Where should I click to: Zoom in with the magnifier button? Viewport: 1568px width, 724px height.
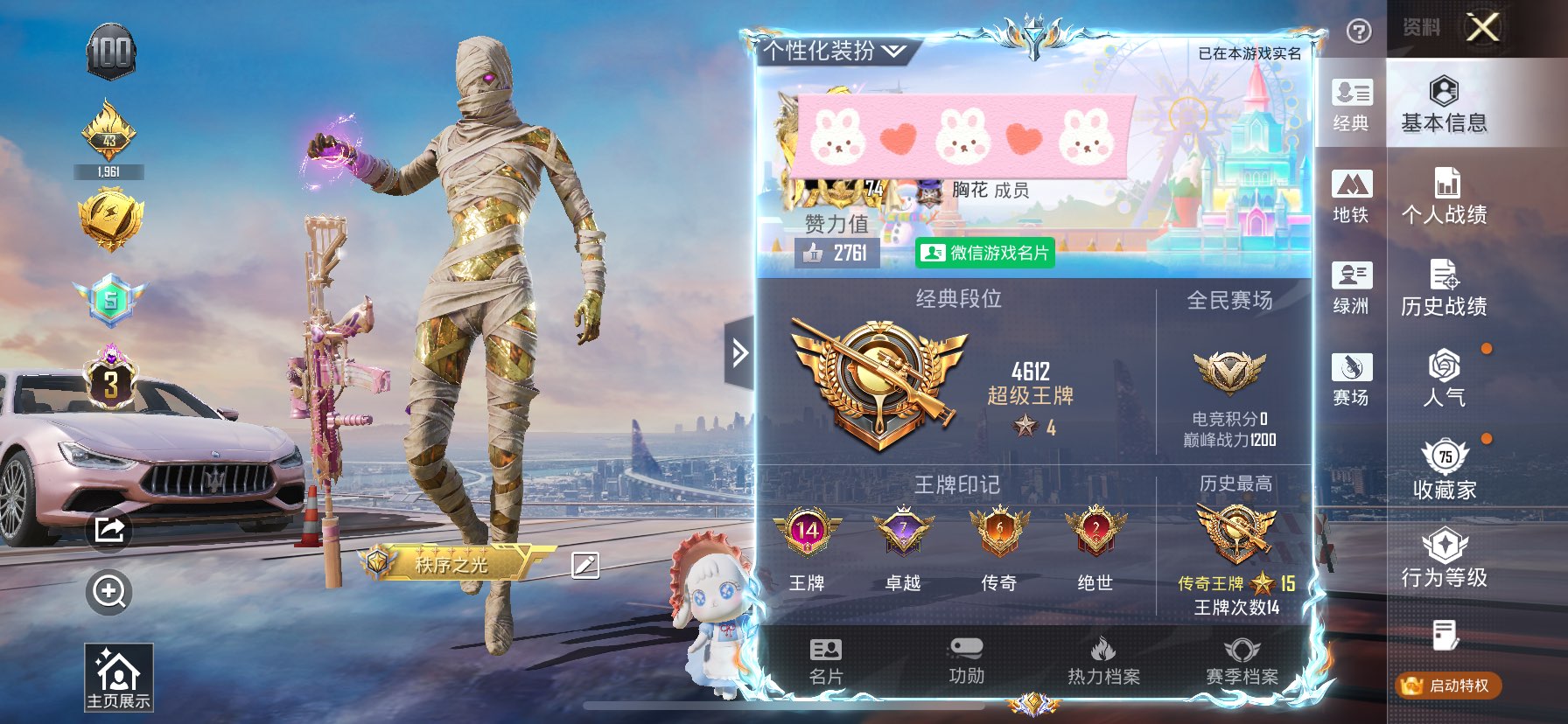pos(109,592)
